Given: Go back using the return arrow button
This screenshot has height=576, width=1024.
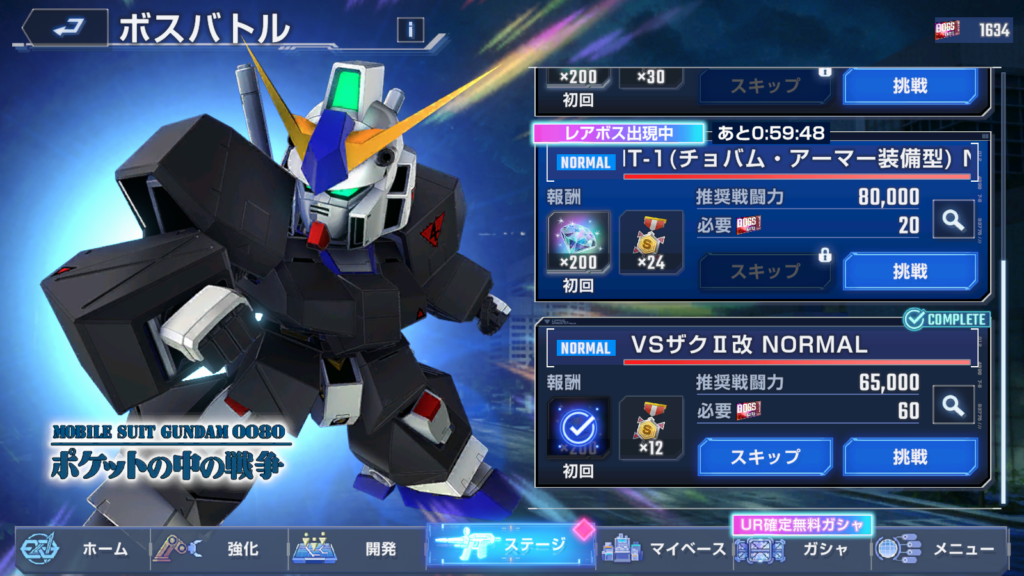Looking at the screenshot, I should click(x=66, y=29).
